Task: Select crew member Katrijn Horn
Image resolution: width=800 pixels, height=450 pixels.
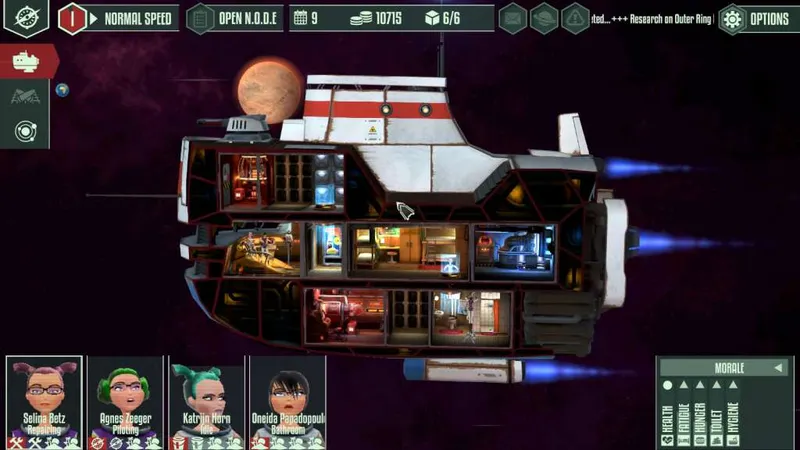Action: click(x=207, y=402)
